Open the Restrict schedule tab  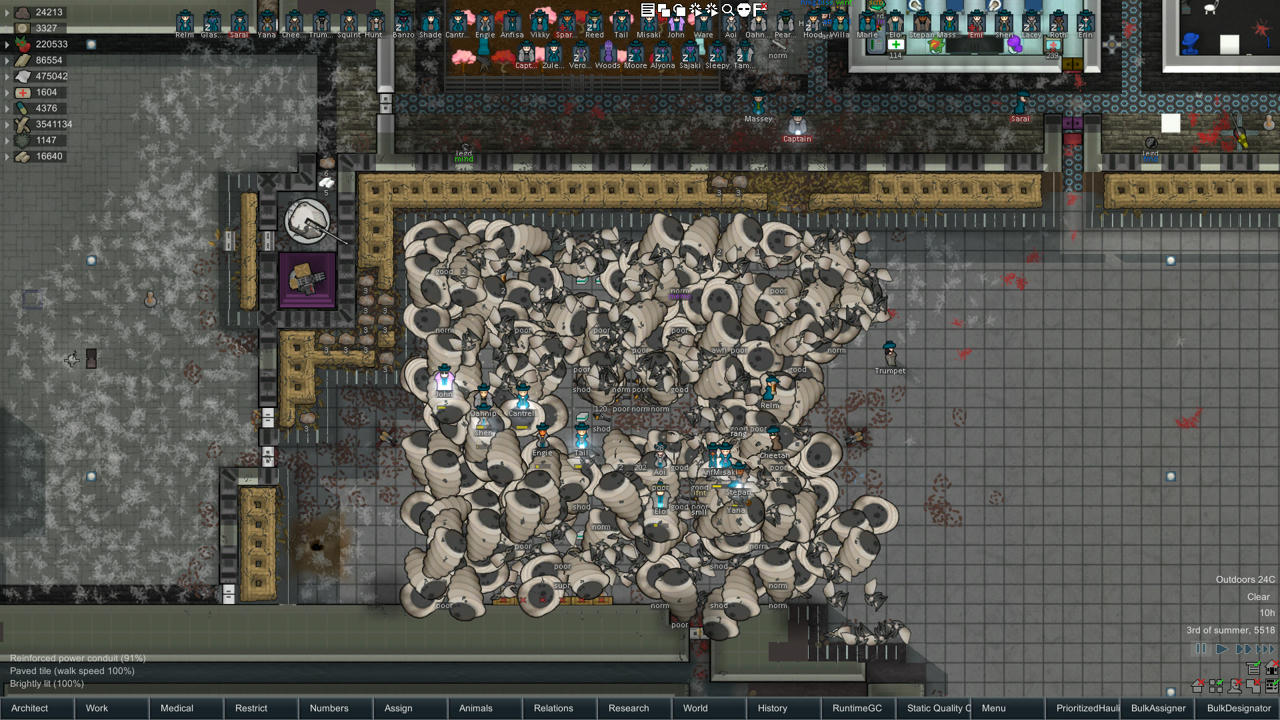click(251, 708)
